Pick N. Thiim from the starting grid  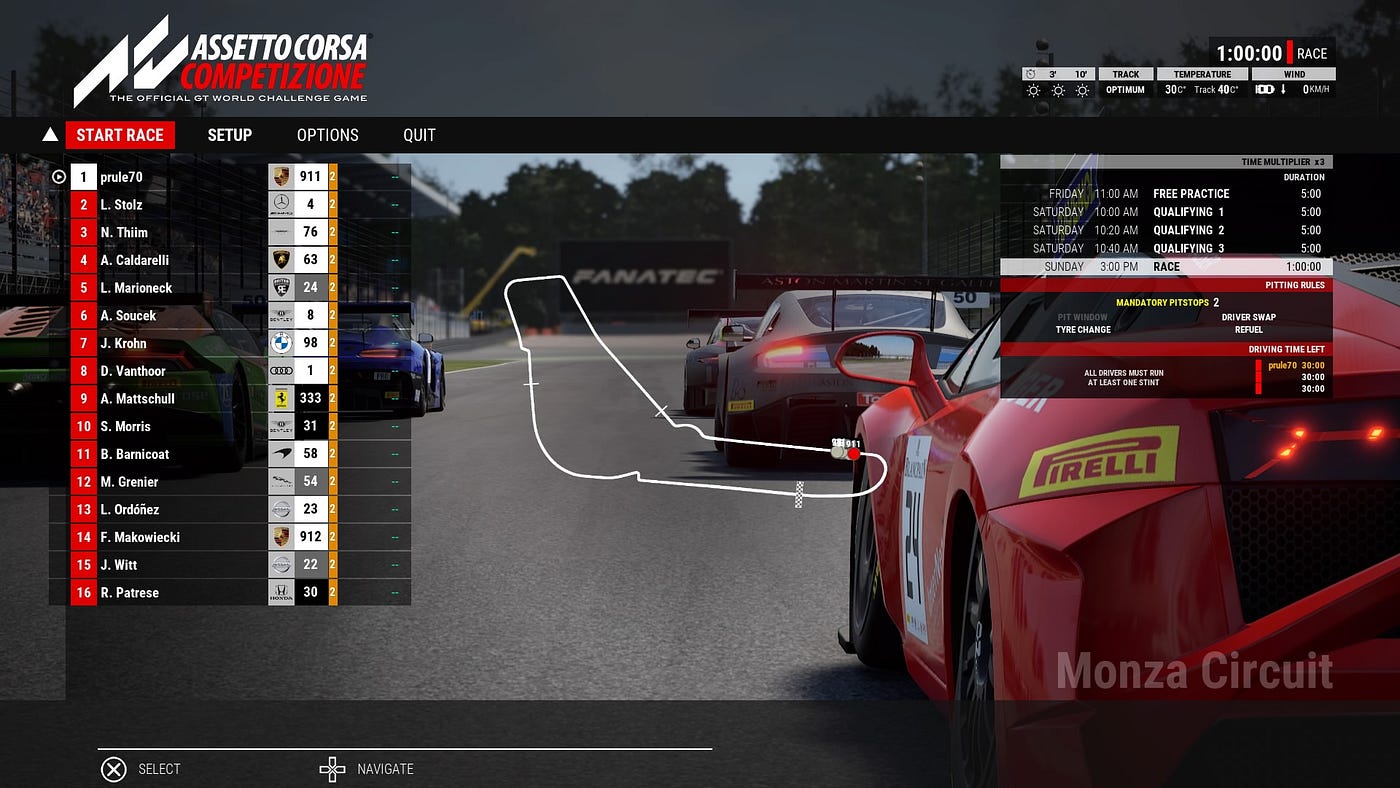180,233
